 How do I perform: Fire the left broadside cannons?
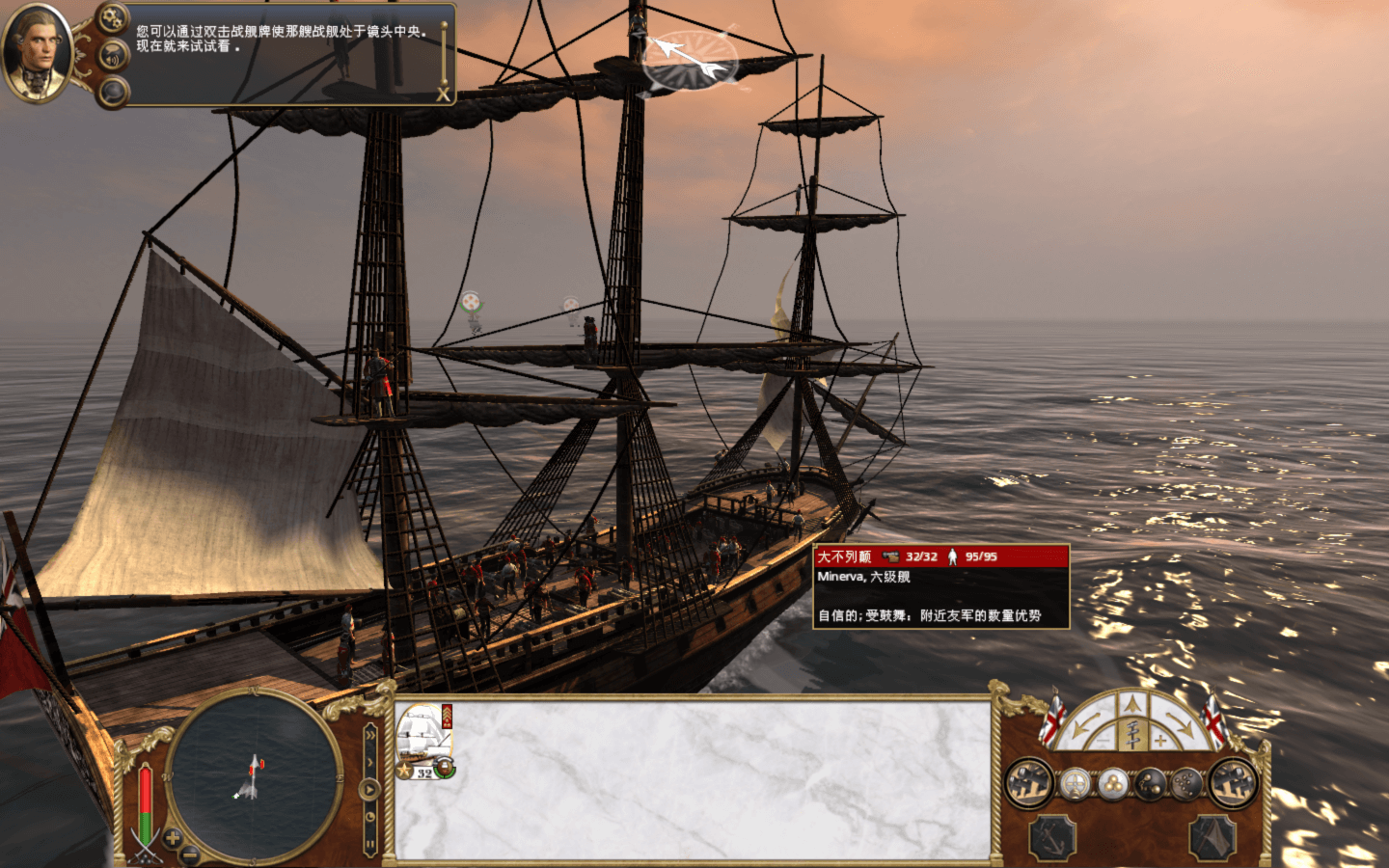pyautogui.click(x=1028, y=783)
